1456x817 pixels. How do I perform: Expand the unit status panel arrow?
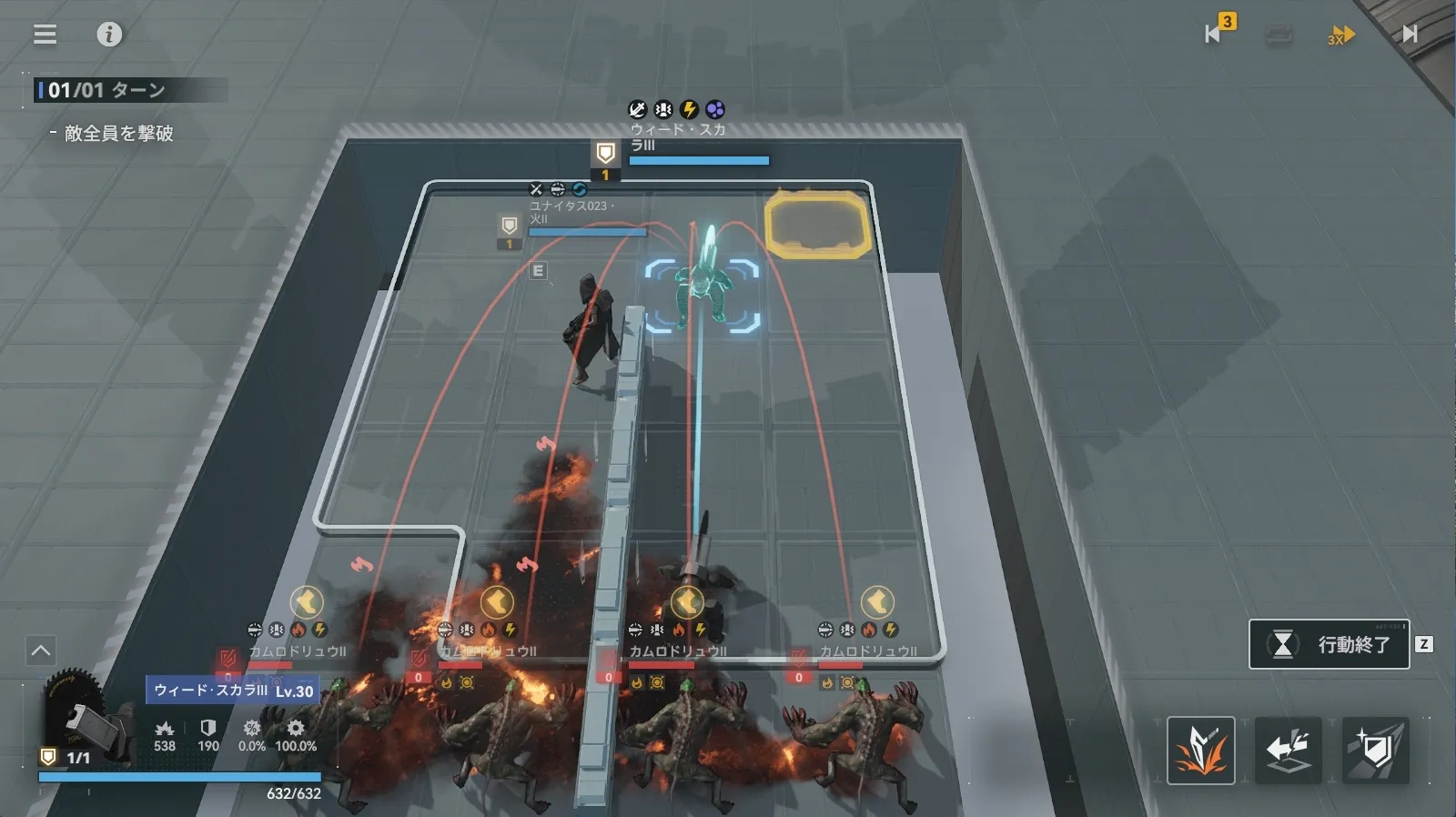point(41,651)
